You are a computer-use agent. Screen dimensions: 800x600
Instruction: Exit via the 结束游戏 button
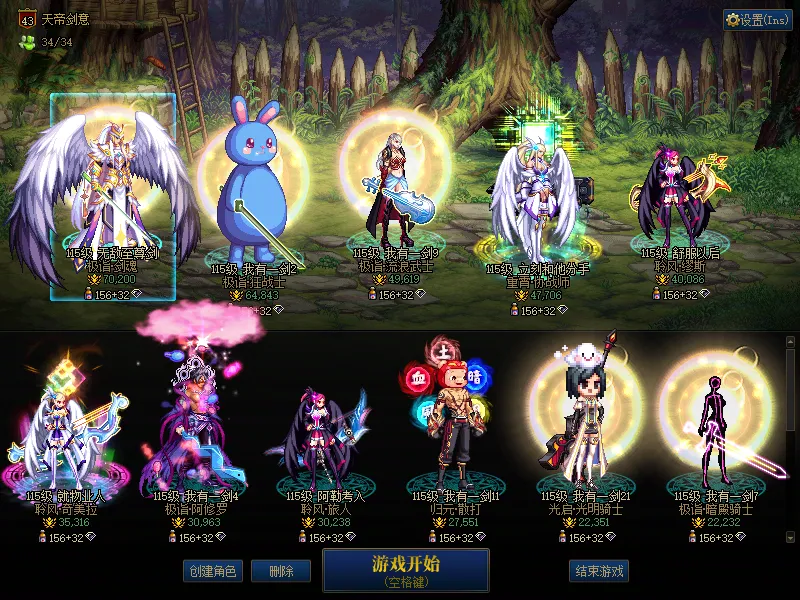click(599, 571)
